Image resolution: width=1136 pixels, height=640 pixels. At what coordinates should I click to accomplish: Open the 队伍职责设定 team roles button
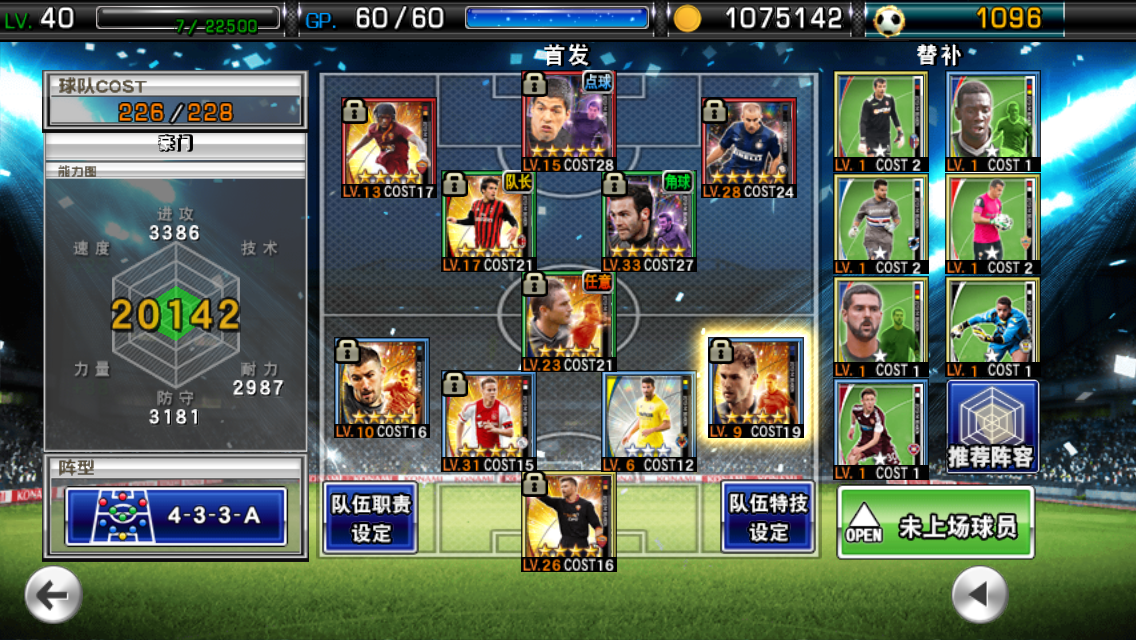tap(371, 518)
